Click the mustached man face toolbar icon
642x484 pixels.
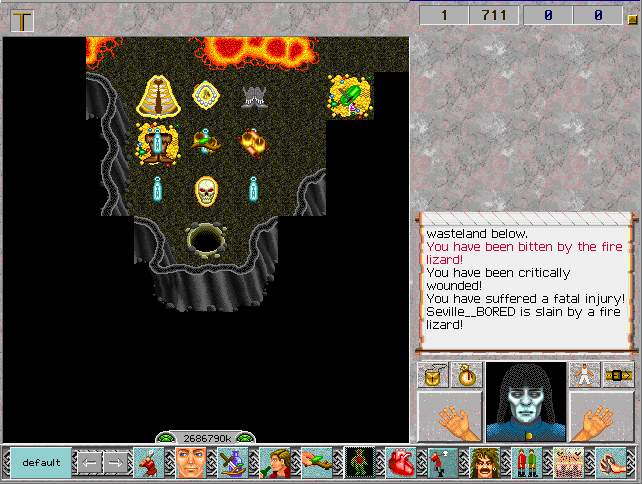coord(484,463)
